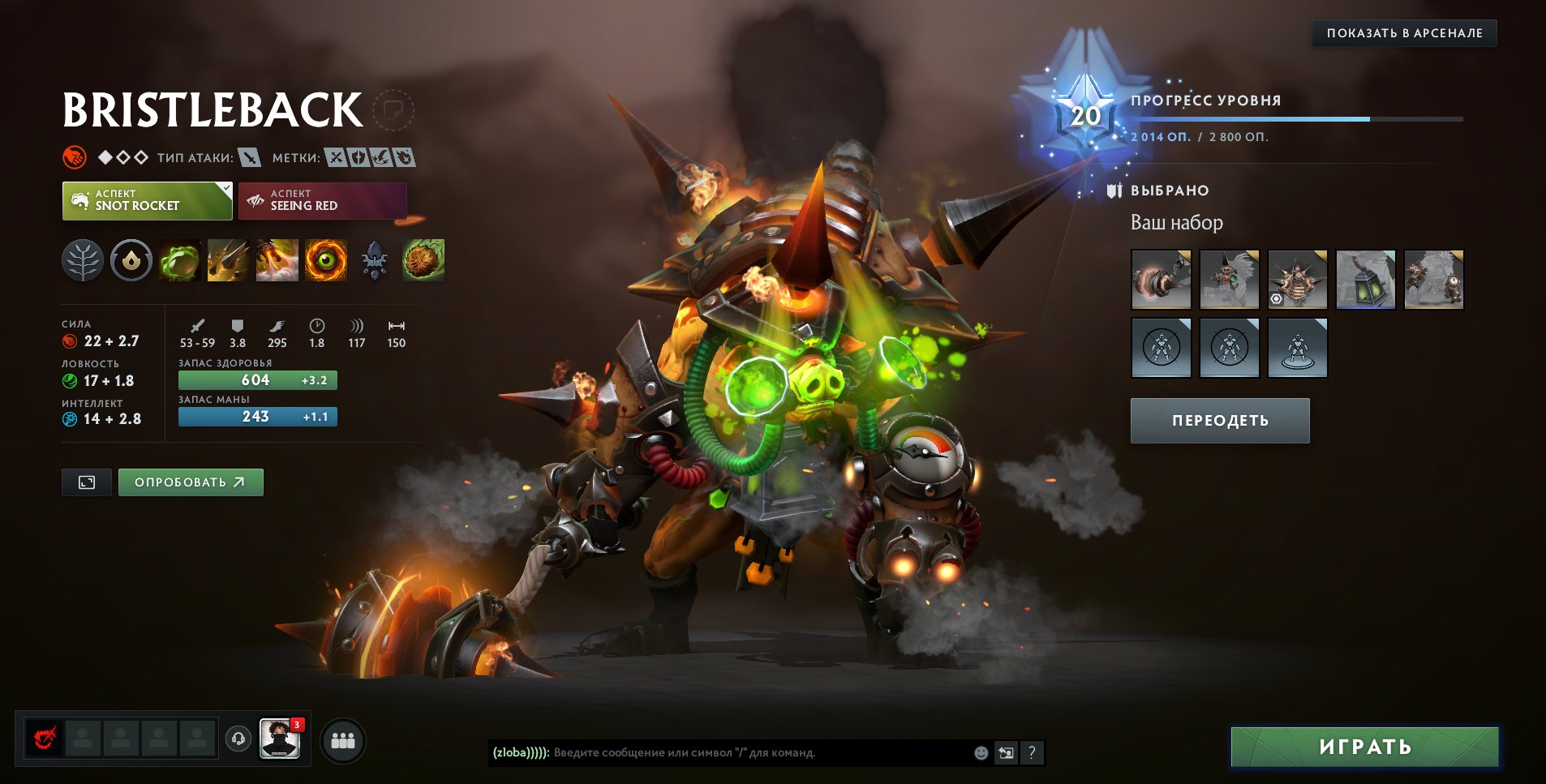Select the lantern item in your set

pos(1365,280)
